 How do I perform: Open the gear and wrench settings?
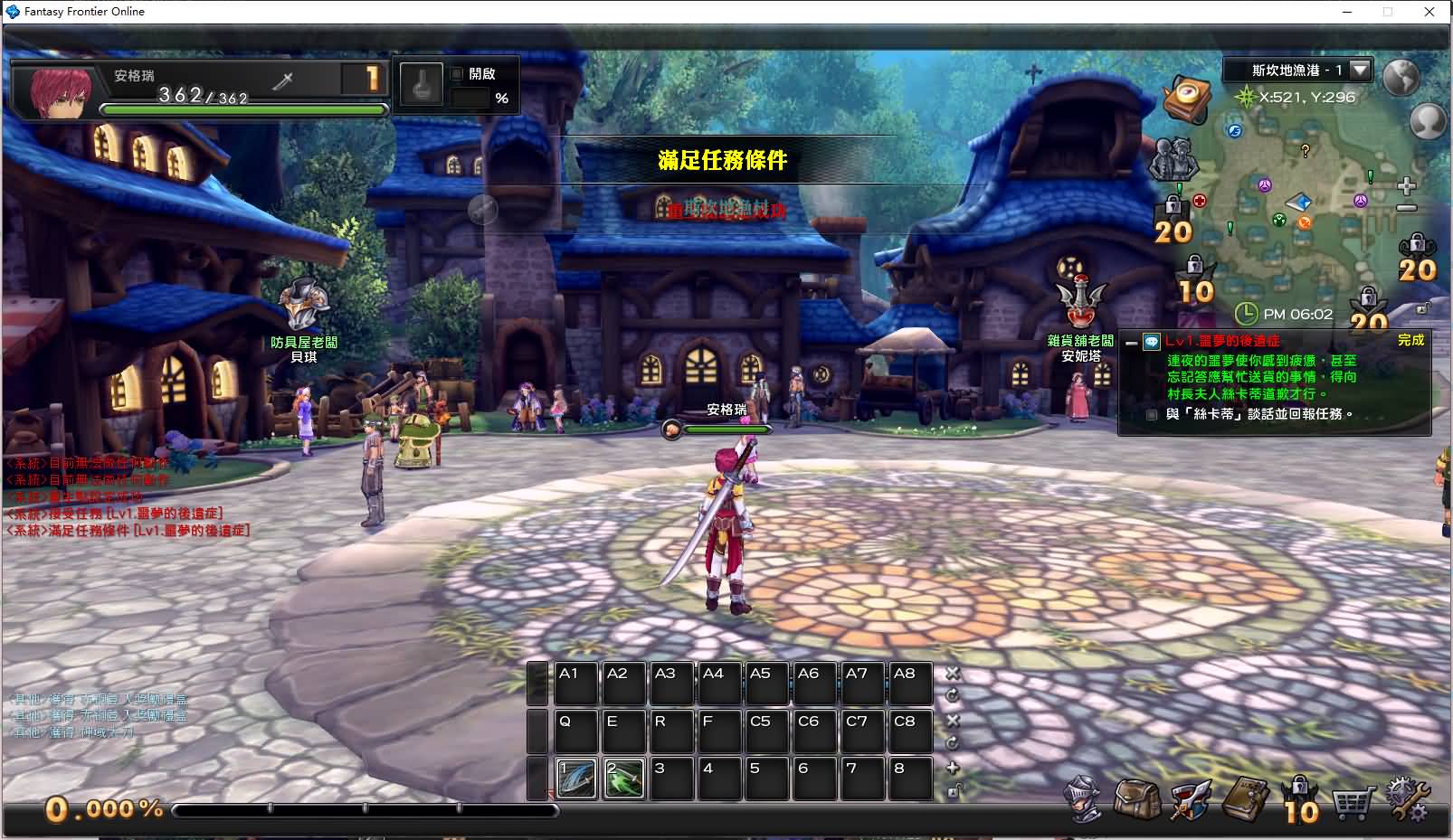[x=1407, y=800]
